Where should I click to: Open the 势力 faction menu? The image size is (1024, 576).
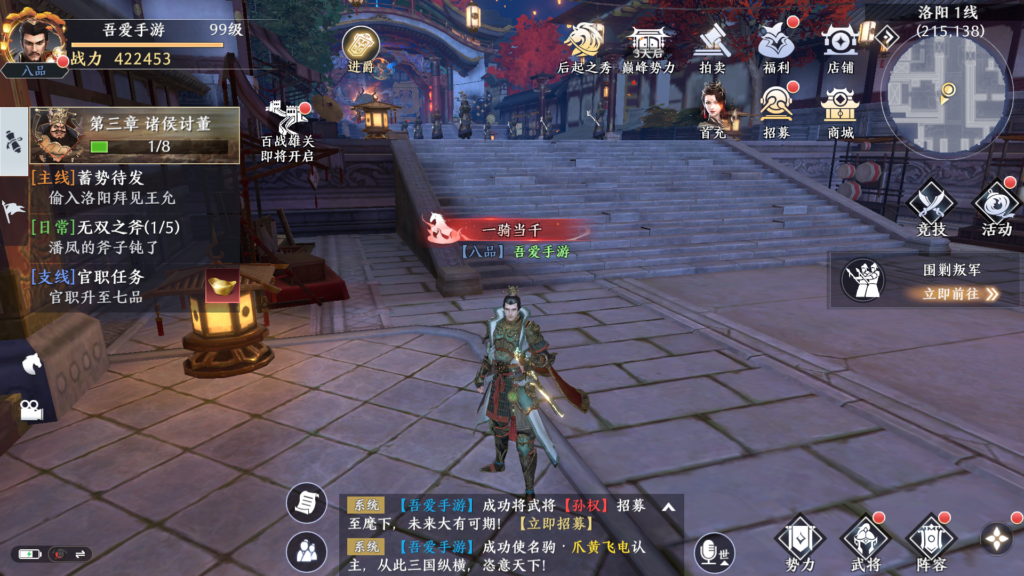(x=799, y=543)
